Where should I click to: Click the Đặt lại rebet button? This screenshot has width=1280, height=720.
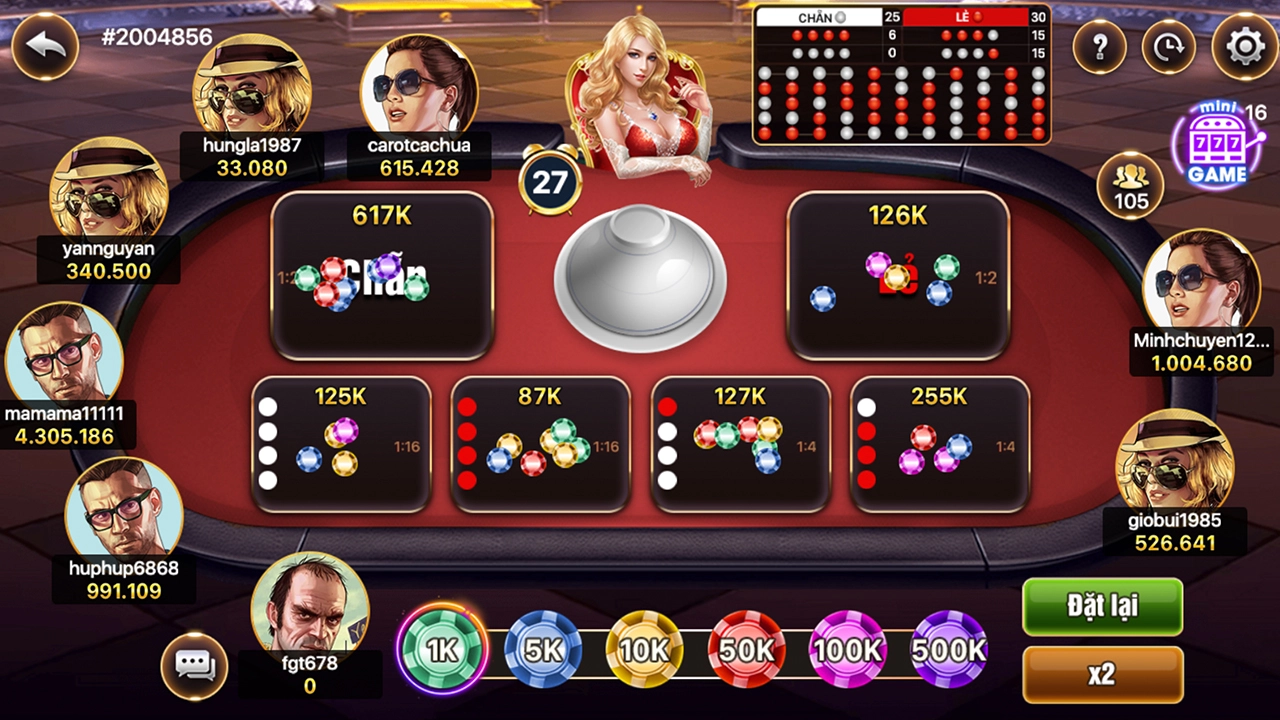[1102, 607]
